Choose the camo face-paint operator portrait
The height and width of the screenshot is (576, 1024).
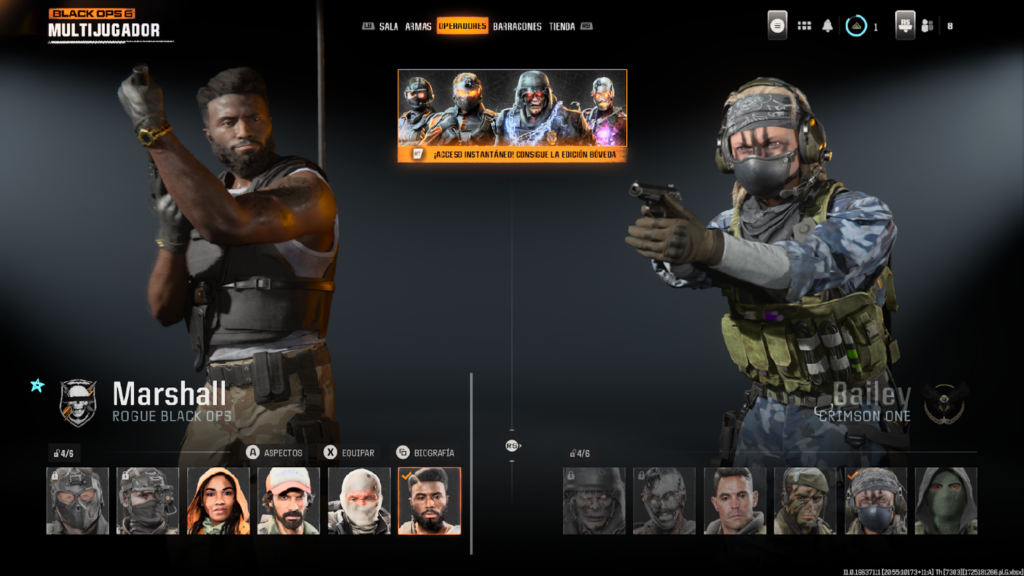point(805,500)
